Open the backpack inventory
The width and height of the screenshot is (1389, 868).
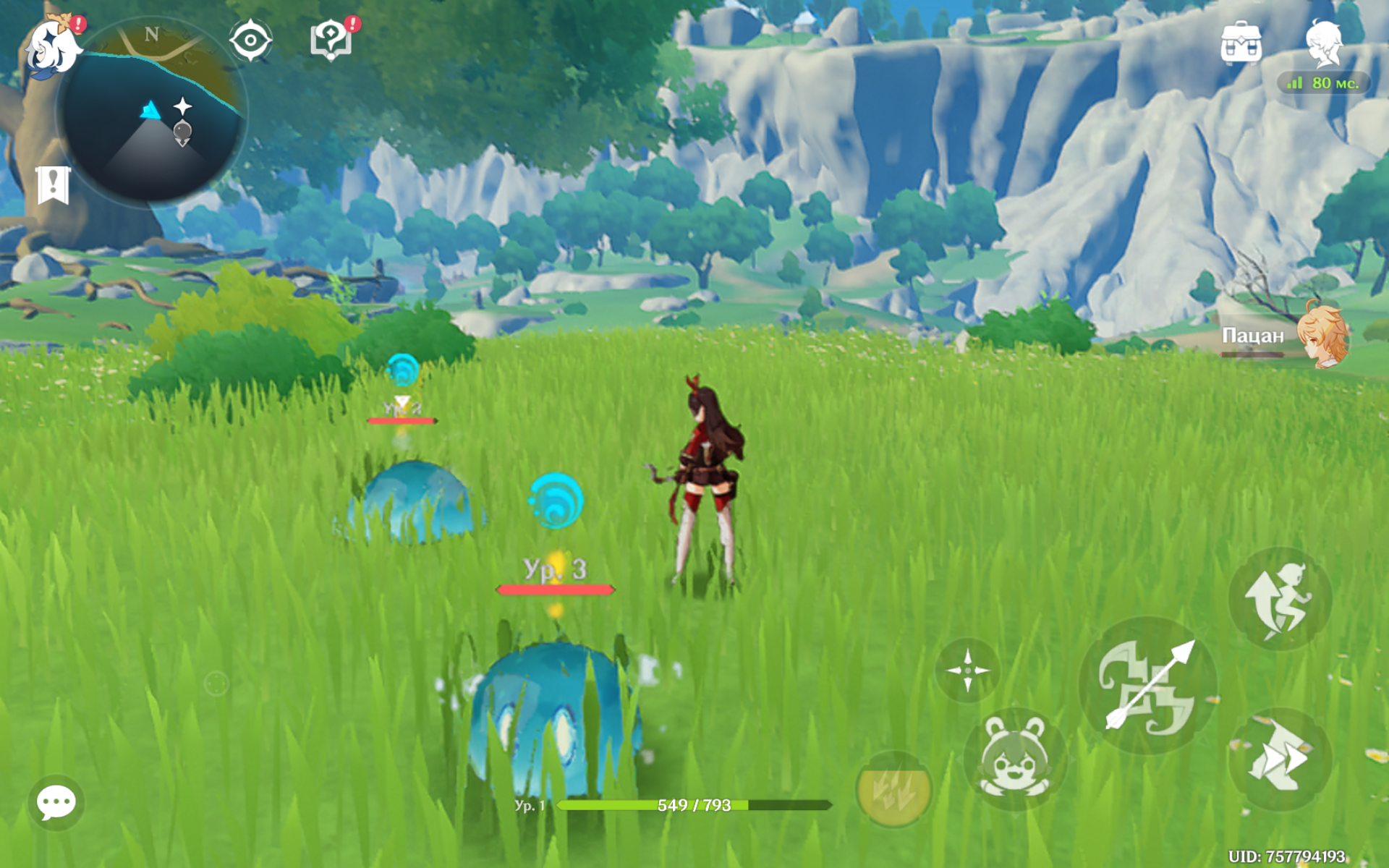pos(1241,43)
